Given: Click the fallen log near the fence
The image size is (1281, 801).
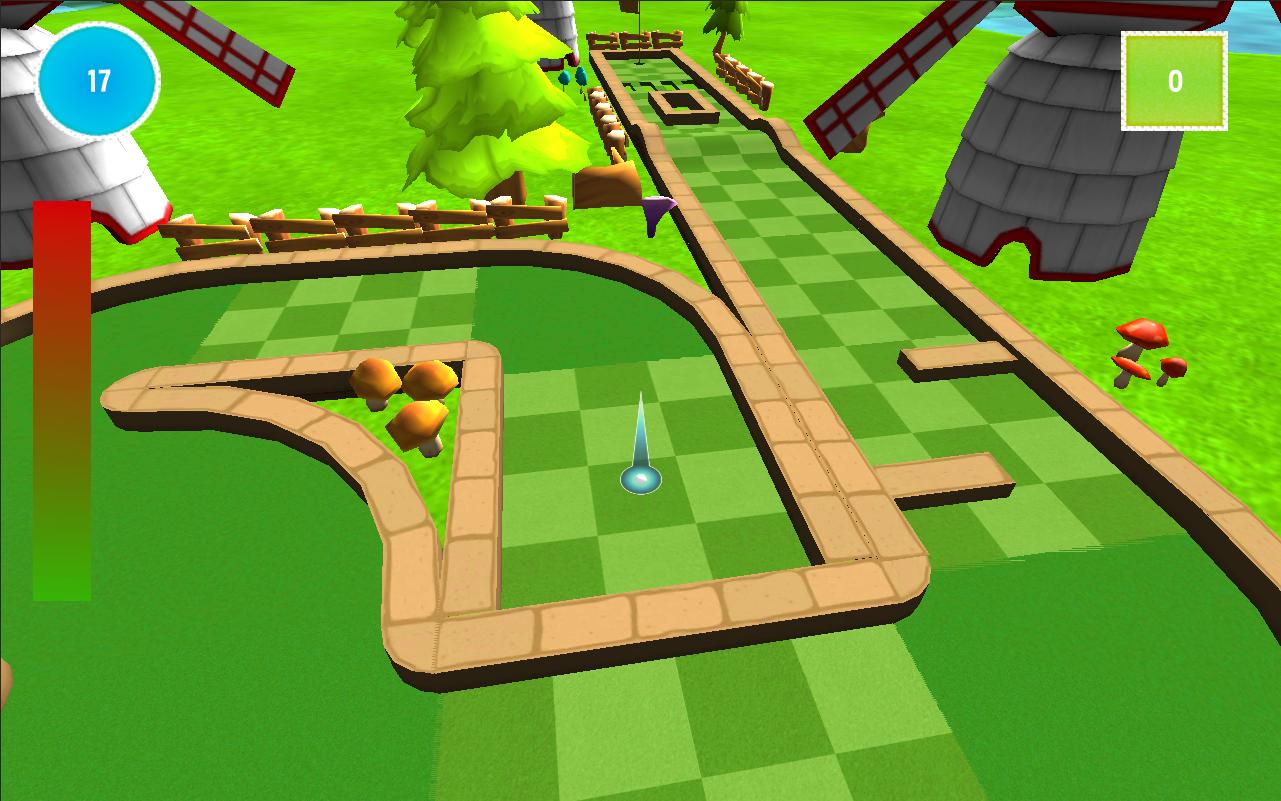Looking at the screenshot, I should pos(608,184).
